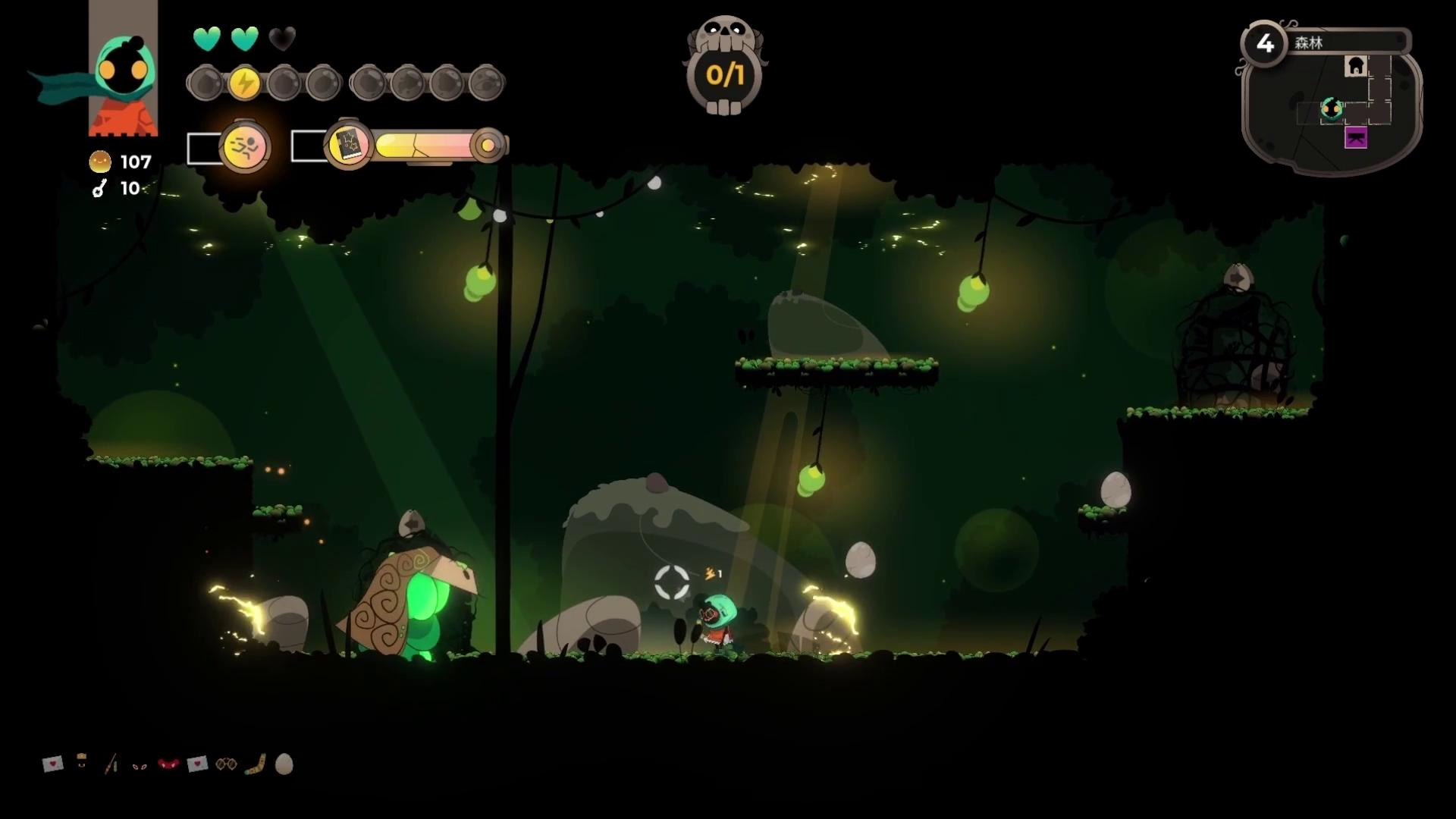Choose the round glasses item

coord(226,764)
